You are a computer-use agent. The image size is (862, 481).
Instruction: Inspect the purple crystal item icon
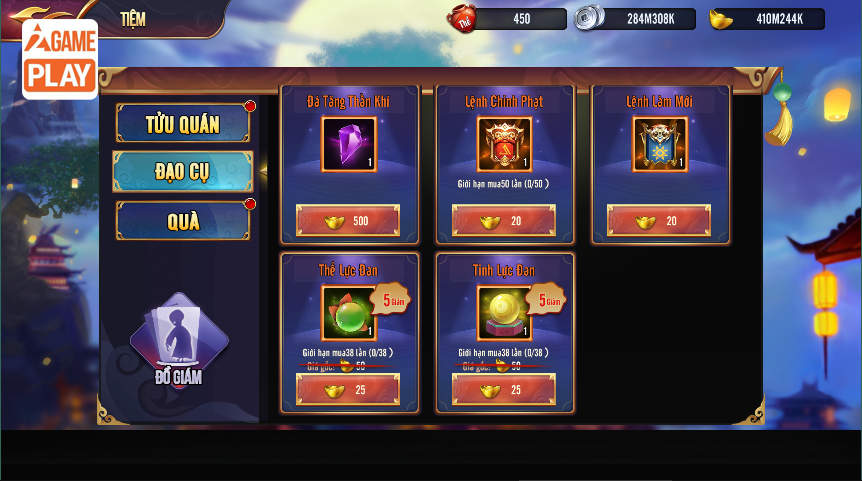point(348,144)
